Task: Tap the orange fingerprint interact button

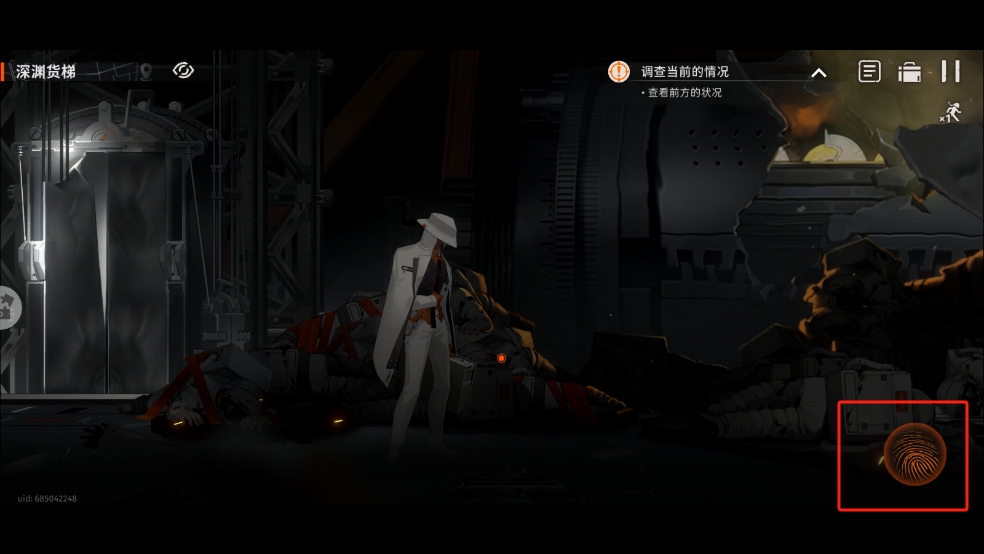Action: (x=914, y=454)
